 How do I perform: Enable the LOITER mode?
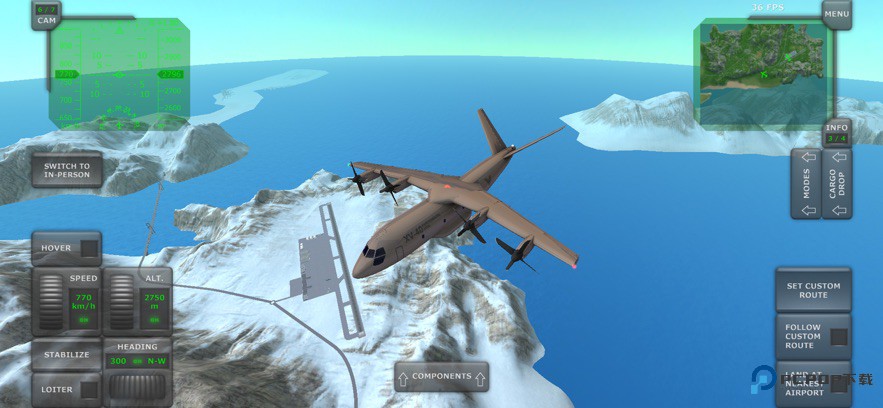[x=66, y=389]
